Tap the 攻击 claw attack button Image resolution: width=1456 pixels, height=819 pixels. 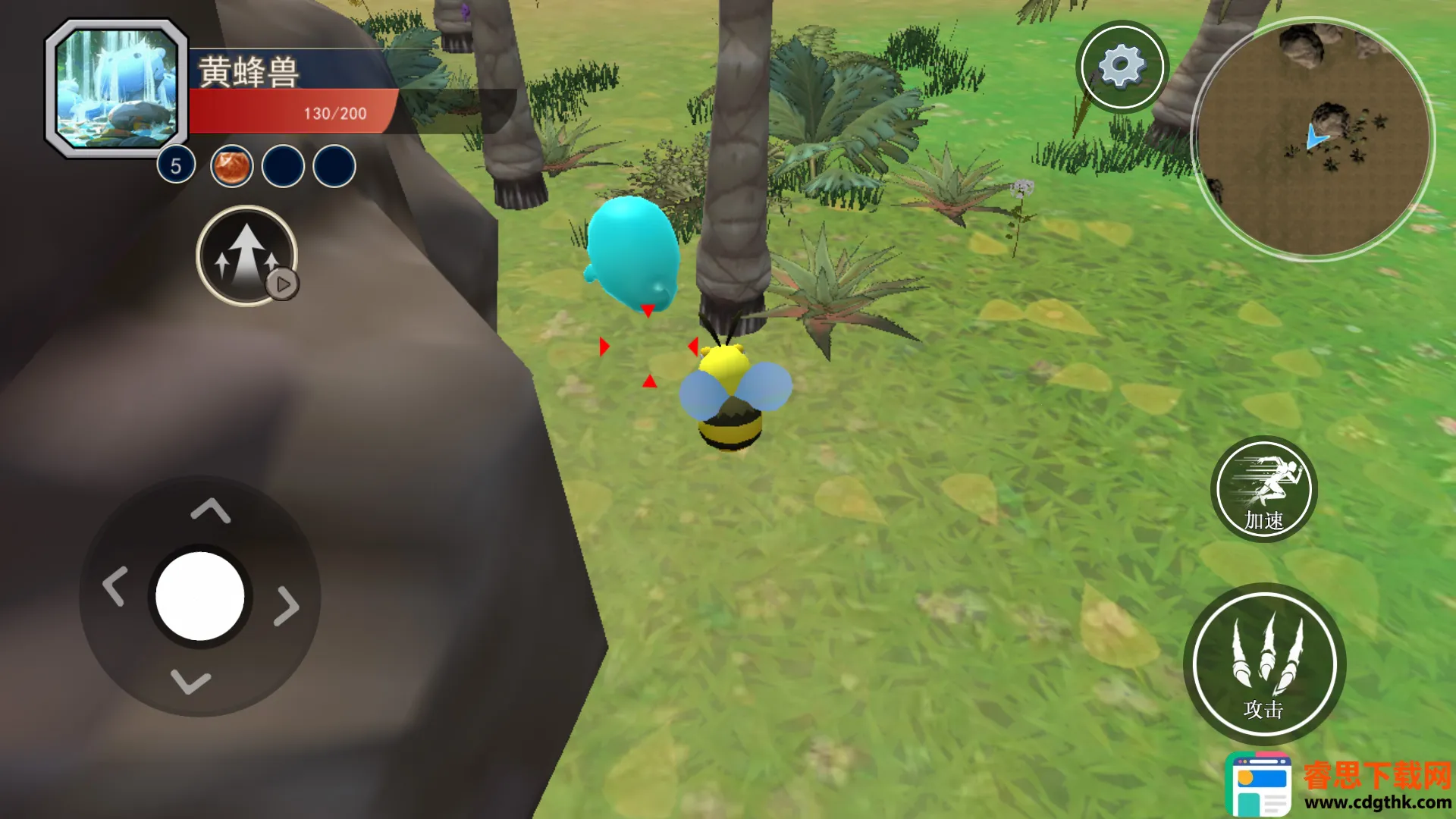(1263, 664)
